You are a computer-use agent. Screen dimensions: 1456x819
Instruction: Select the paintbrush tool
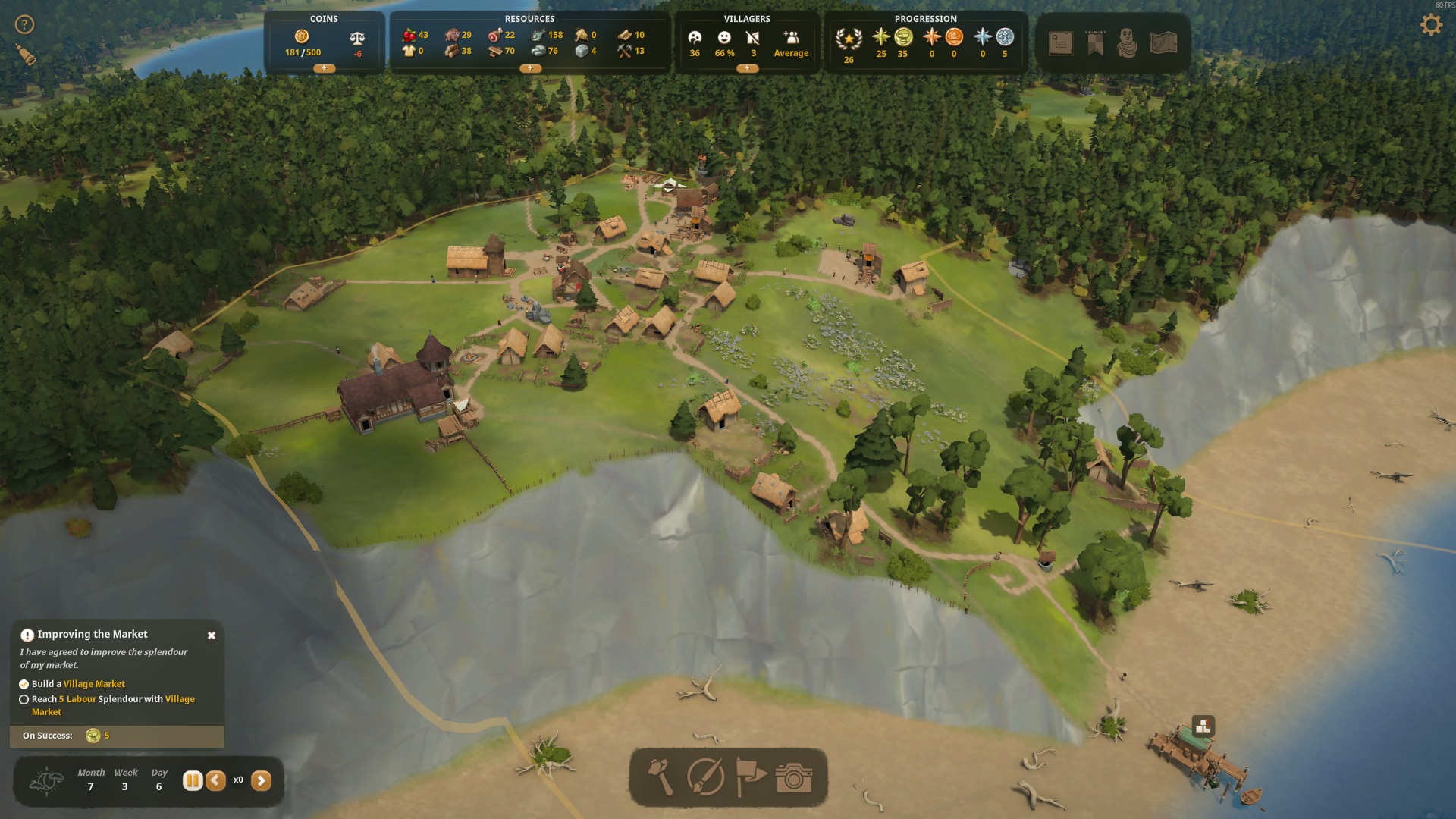(x=705, y=777)
